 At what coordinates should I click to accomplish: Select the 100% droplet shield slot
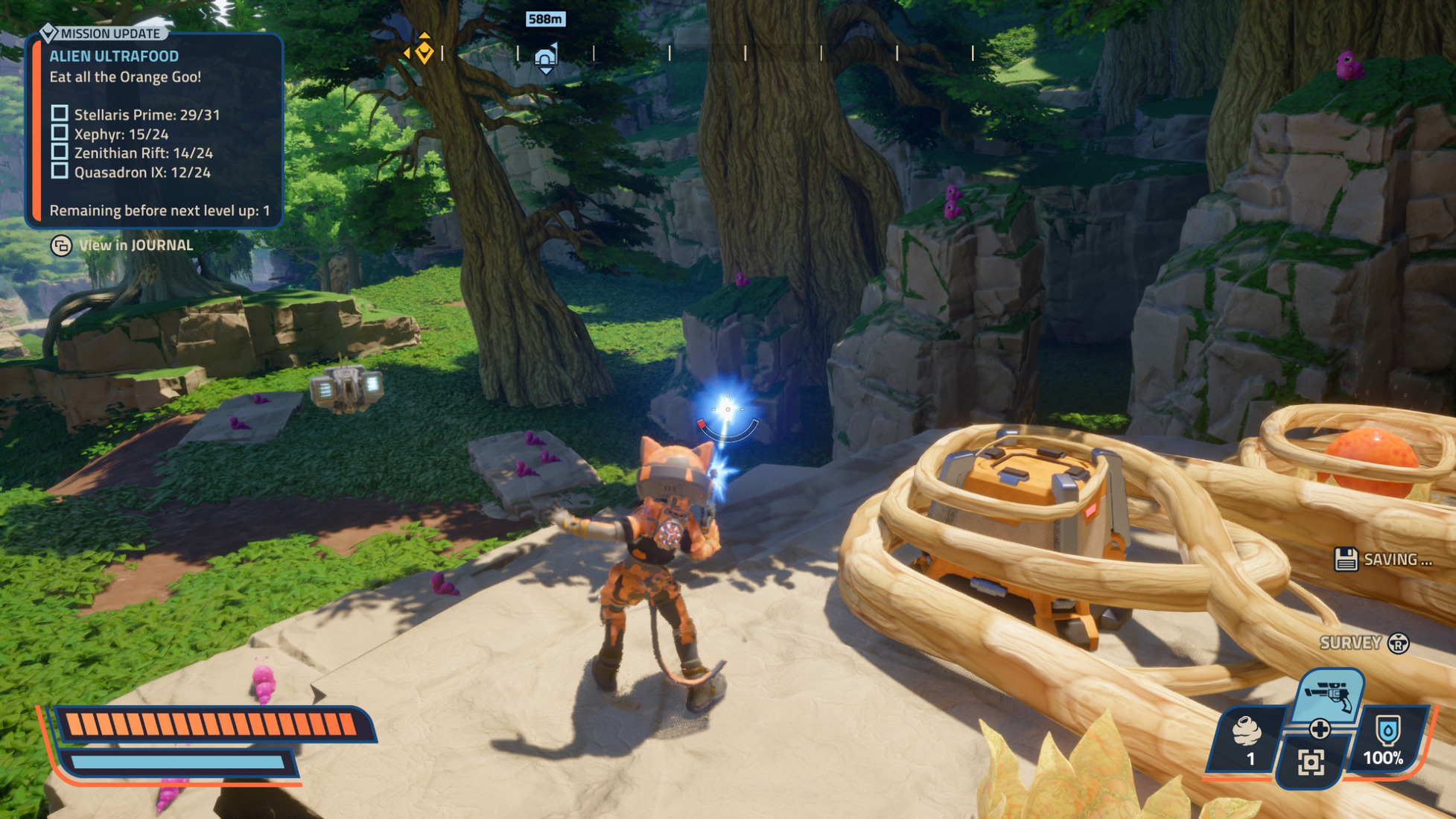(1386, 741)
